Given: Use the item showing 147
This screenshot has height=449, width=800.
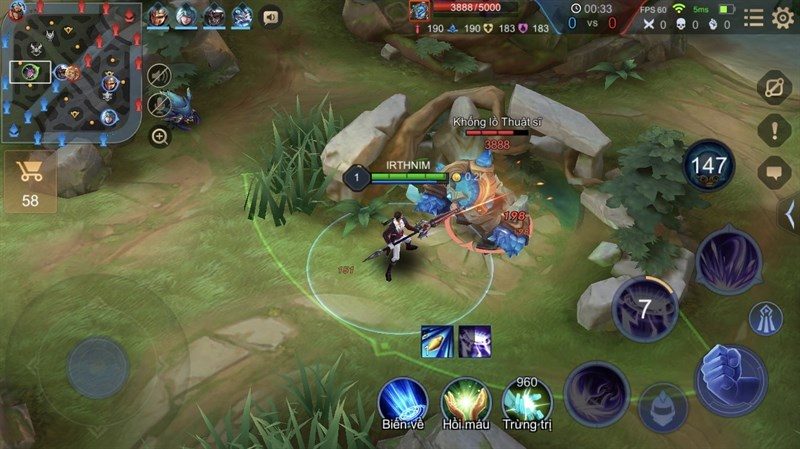Looking at the screenshot, I should click(x=708, y=165).
